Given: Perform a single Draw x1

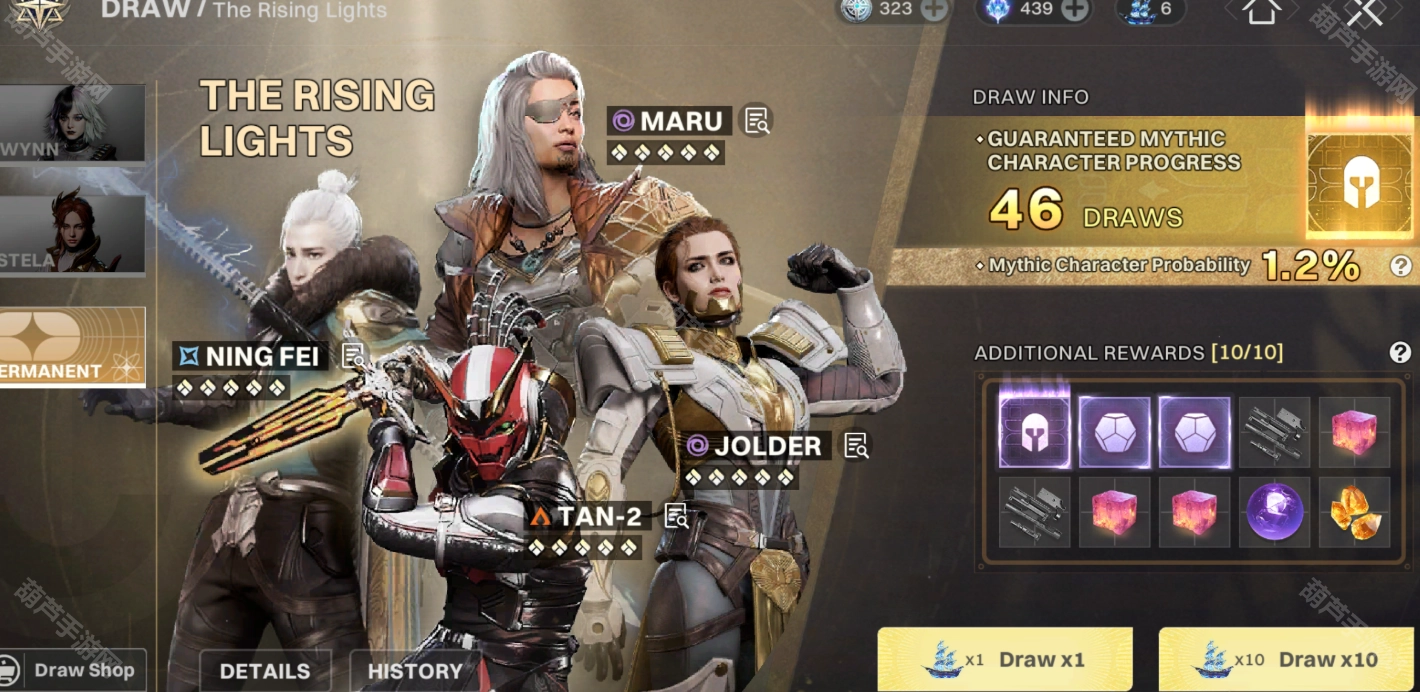Looking at the screenshot, I should tap(1004, 659).
